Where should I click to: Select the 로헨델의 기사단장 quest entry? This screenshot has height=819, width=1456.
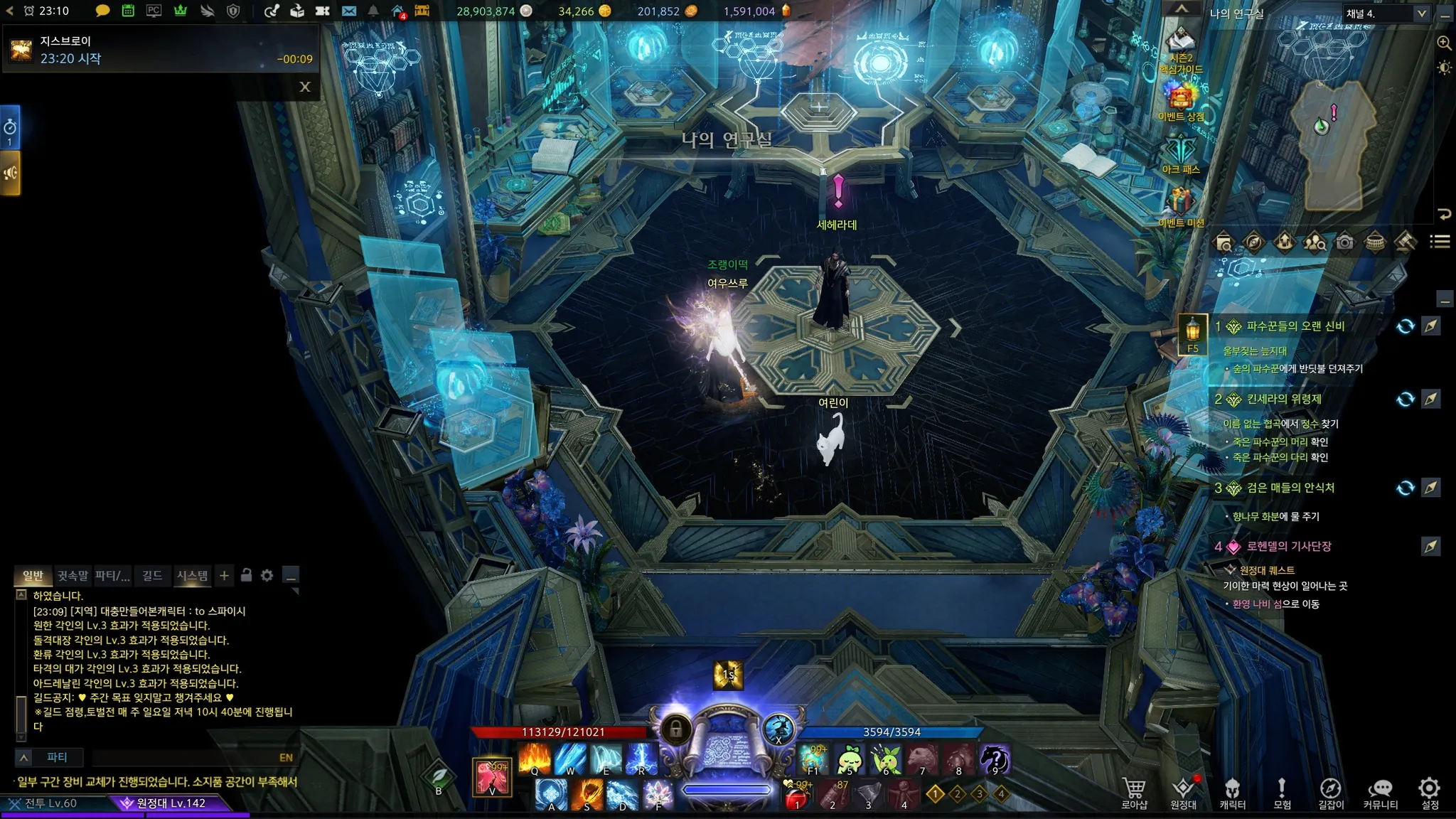[x=1288, y=547]
